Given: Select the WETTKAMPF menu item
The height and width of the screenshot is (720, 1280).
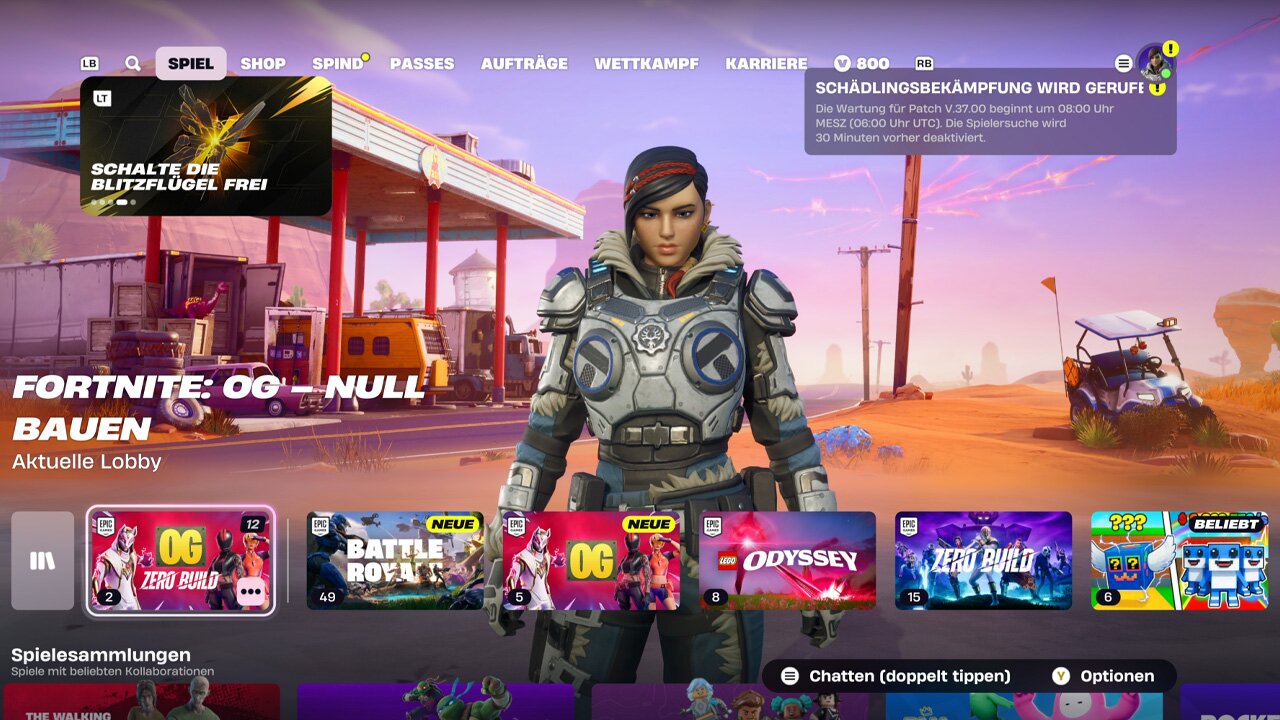Looking at the screenshot, I should click(648, 62).
